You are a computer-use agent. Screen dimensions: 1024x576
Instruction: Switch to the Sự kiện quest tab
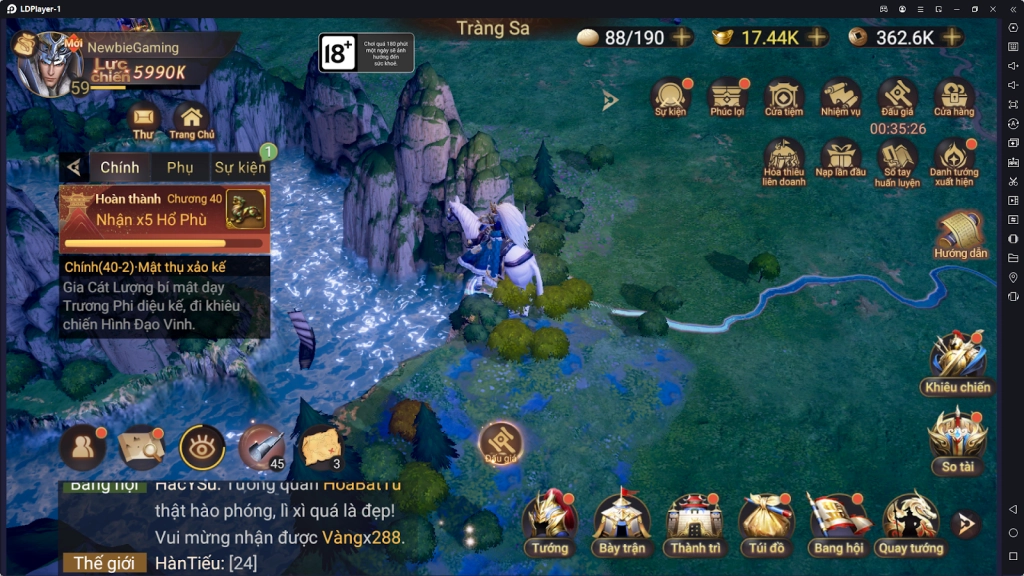[x=240, y=167]
